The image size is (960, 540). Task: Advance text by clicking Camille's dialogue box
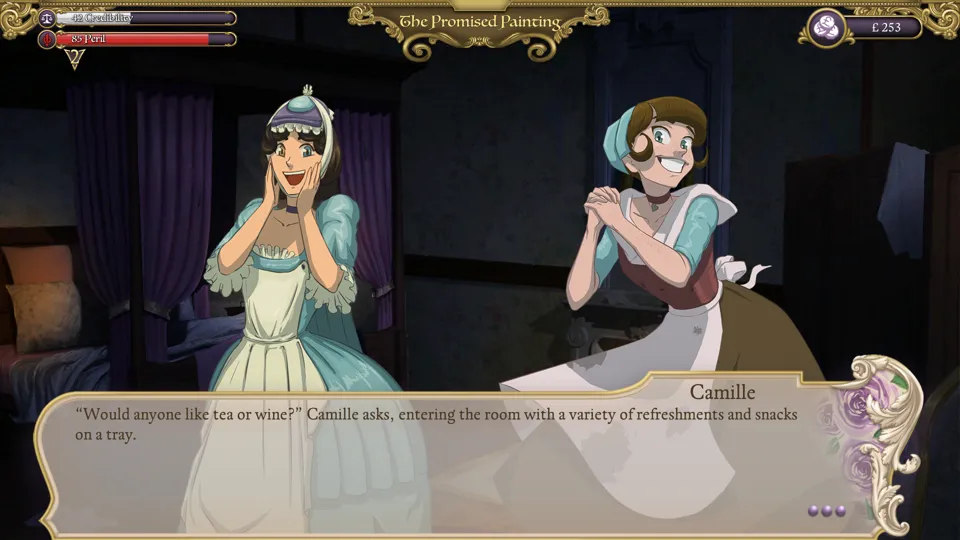[440, 460]
